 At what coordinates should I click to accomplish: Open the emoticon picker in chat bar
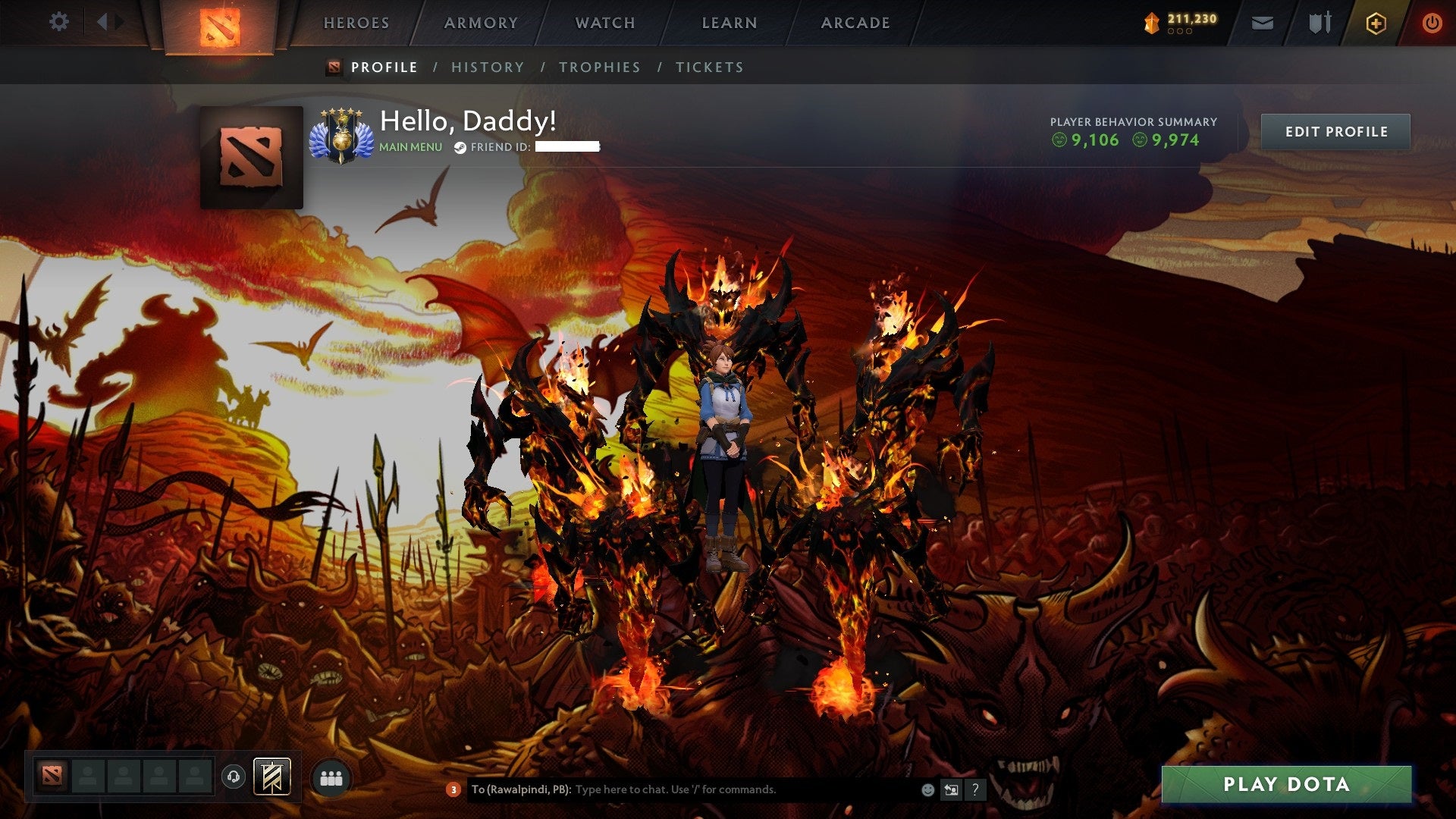928,789
